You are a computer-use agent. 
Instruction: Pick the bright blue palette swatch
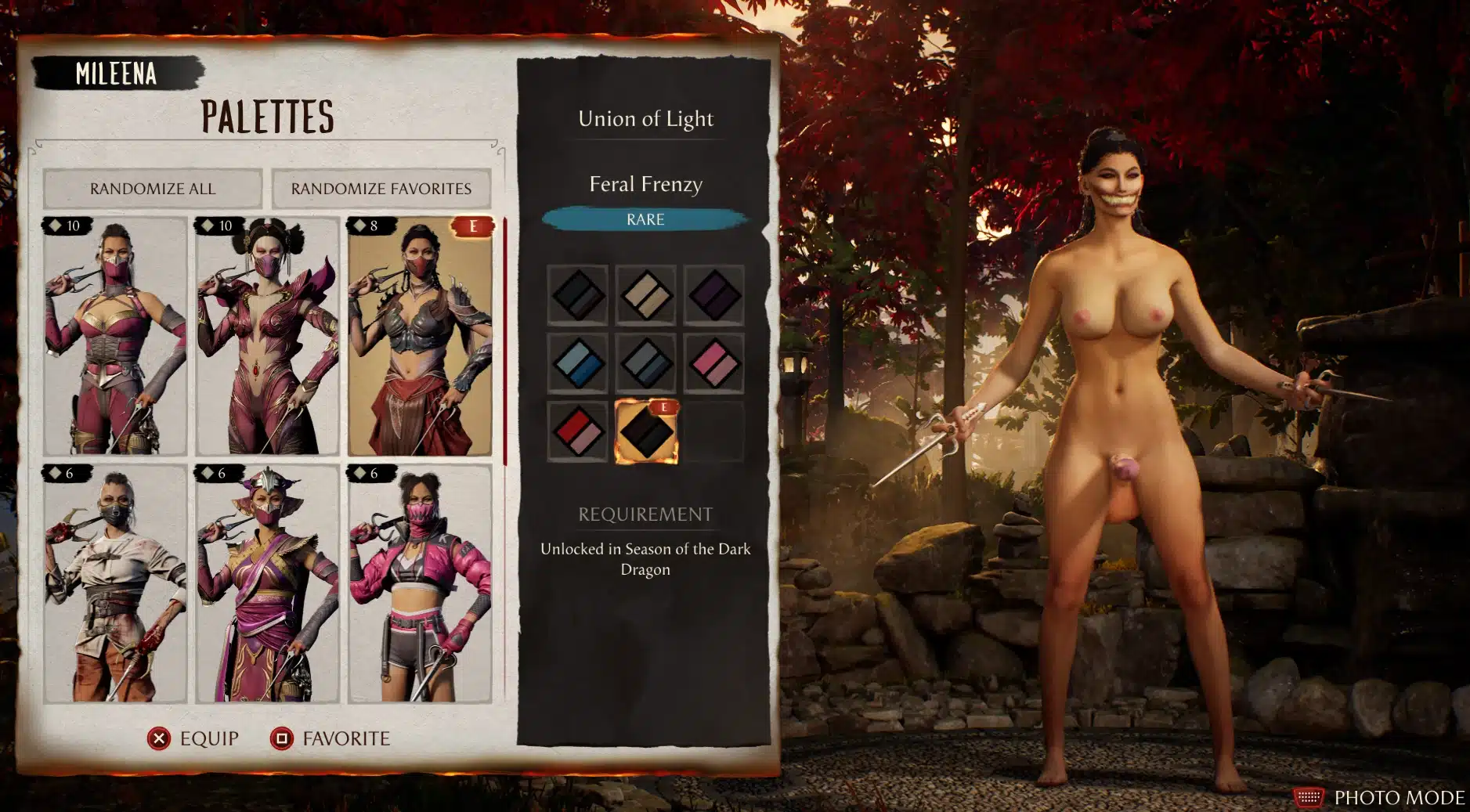[578, 363]
